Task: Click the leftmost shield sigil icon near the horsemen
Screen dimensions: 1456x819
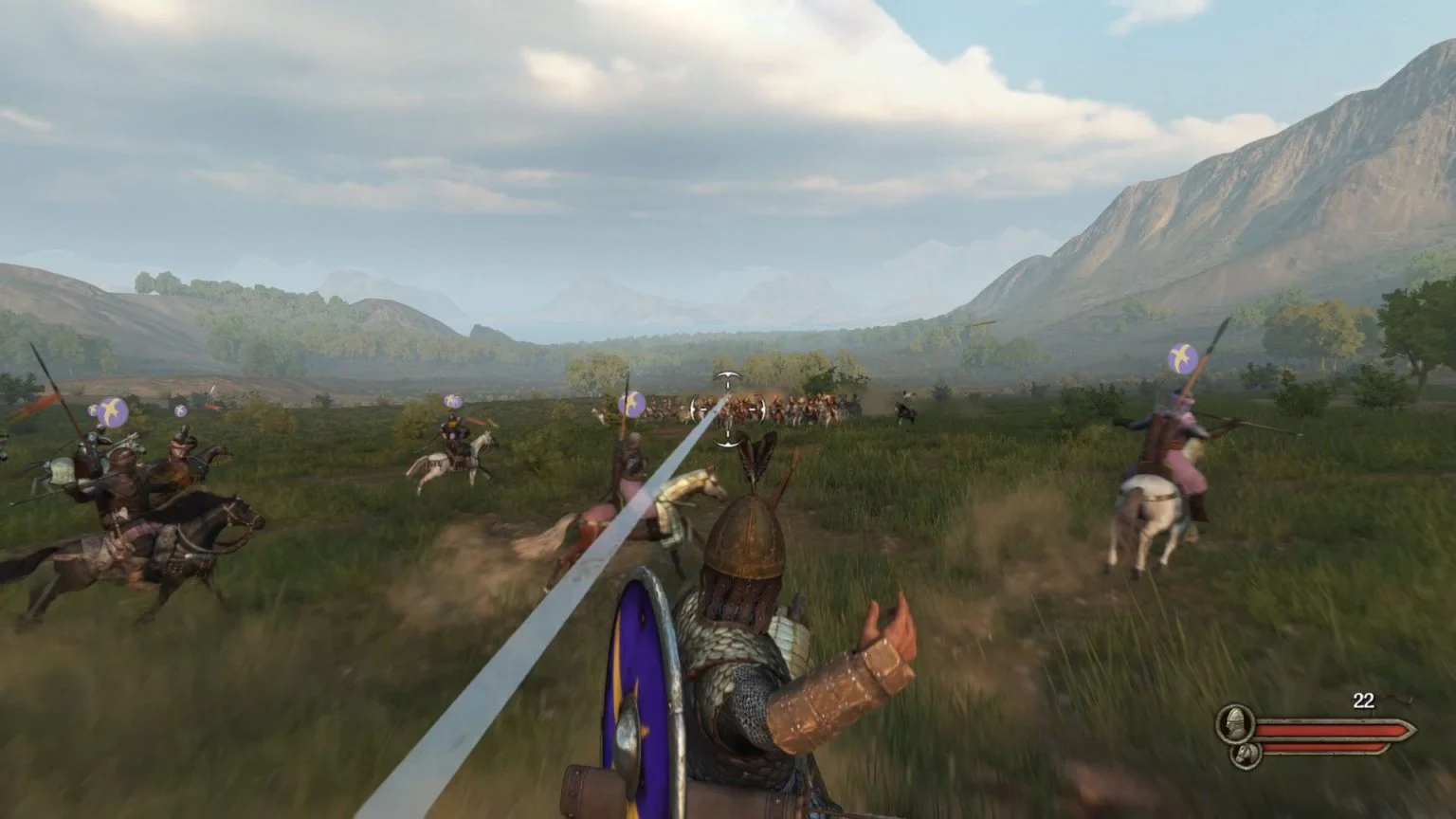Action: pyautogui.click(x=94, y=409)
